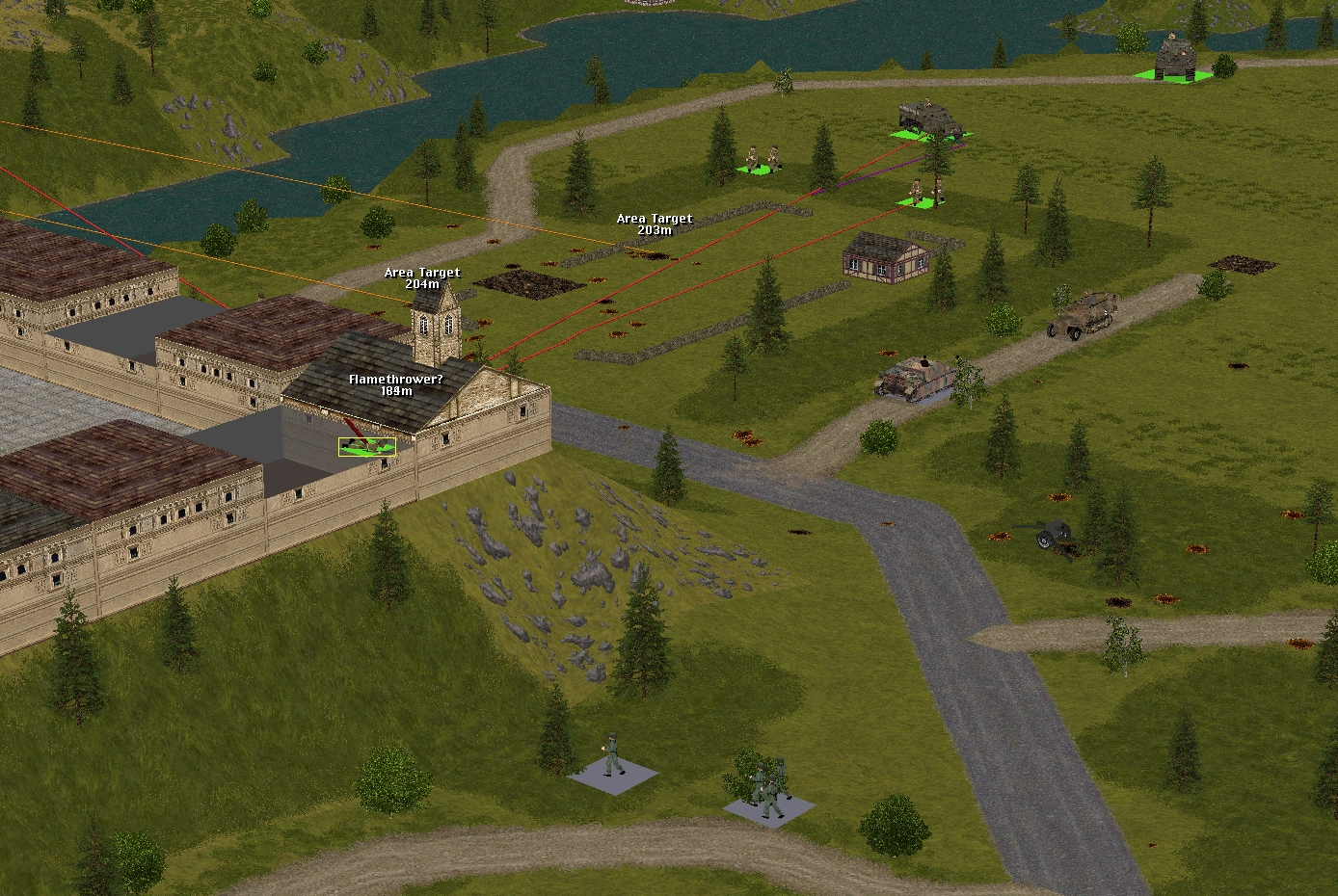This screenshot has width=1338, height=896.
Task: Select the green-based infantry pair between two pines
Action: 762,159
